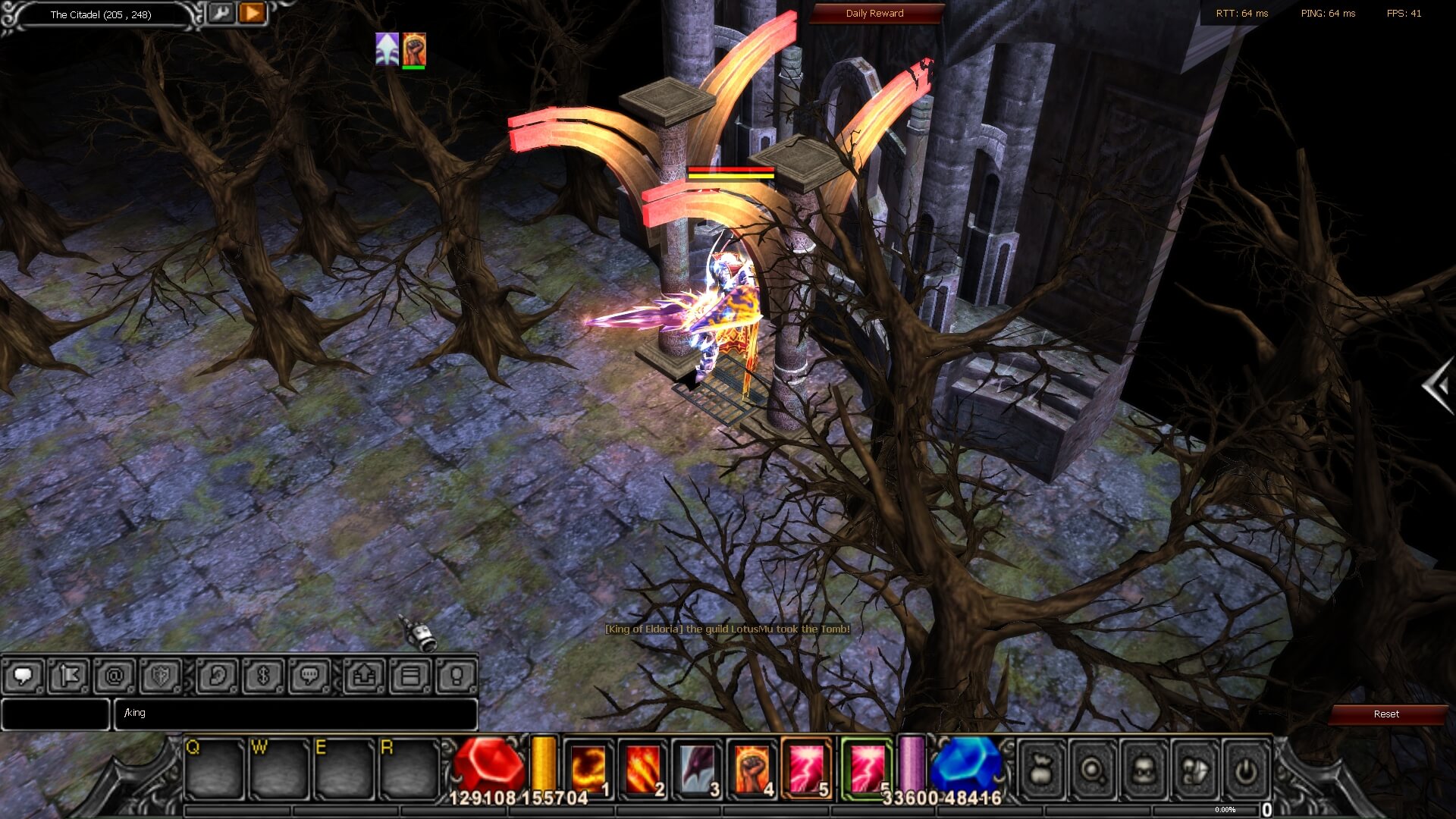Choose the green-framed pink lightning skill
The height and width of the screenshot is (819, 1456).
(867, 768)
